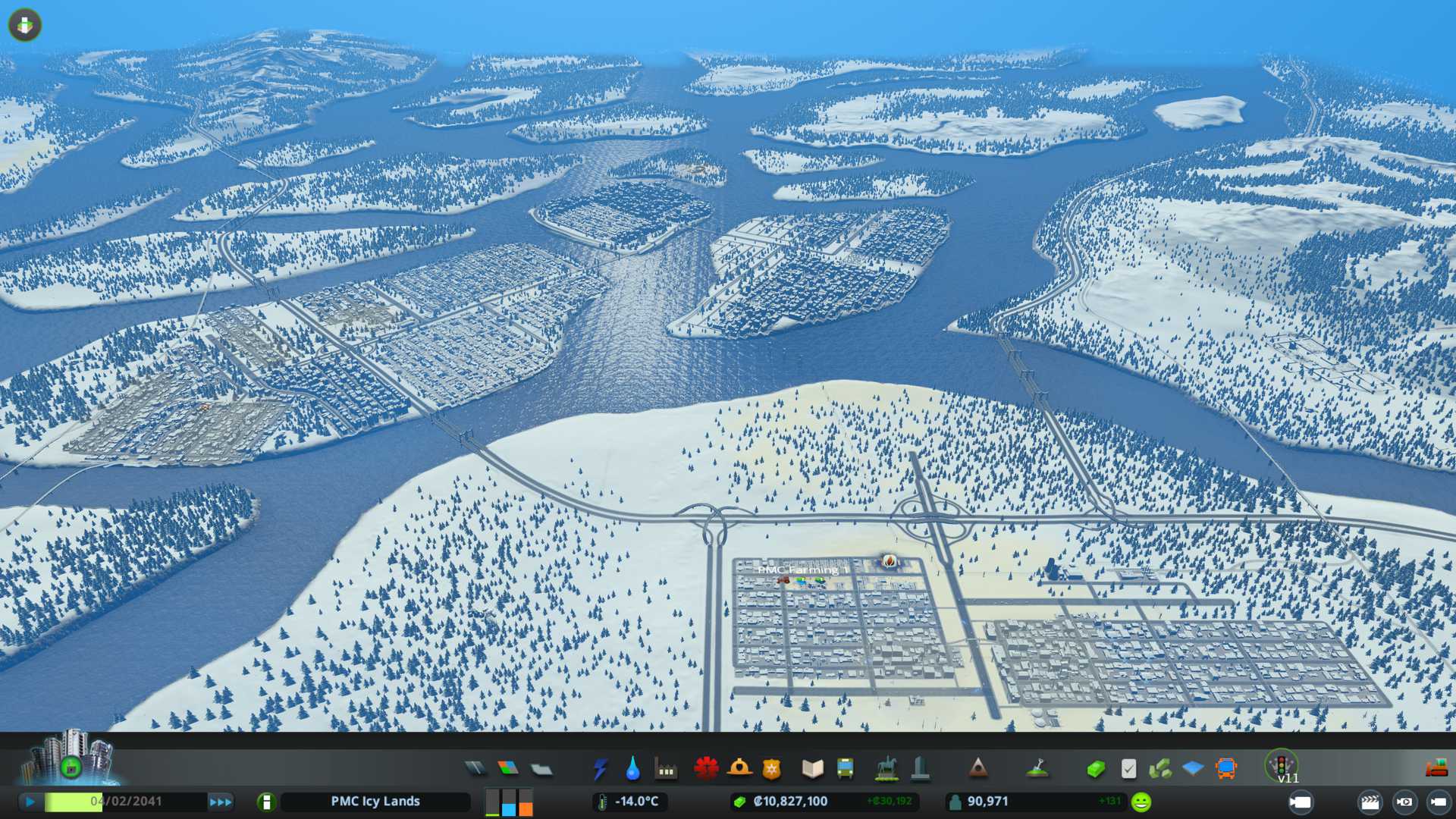Open the Parks statue menu

886,769
